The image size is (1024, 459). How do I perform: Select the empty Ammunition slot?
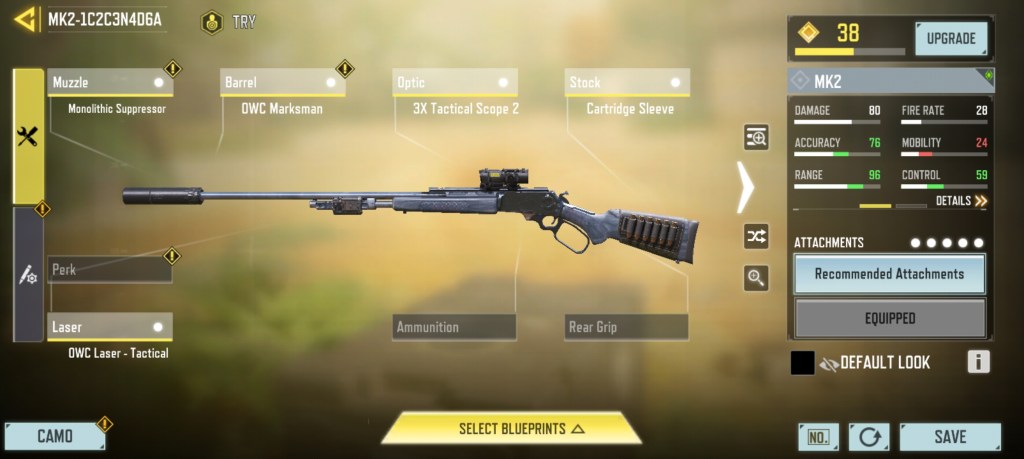(454, 327)
